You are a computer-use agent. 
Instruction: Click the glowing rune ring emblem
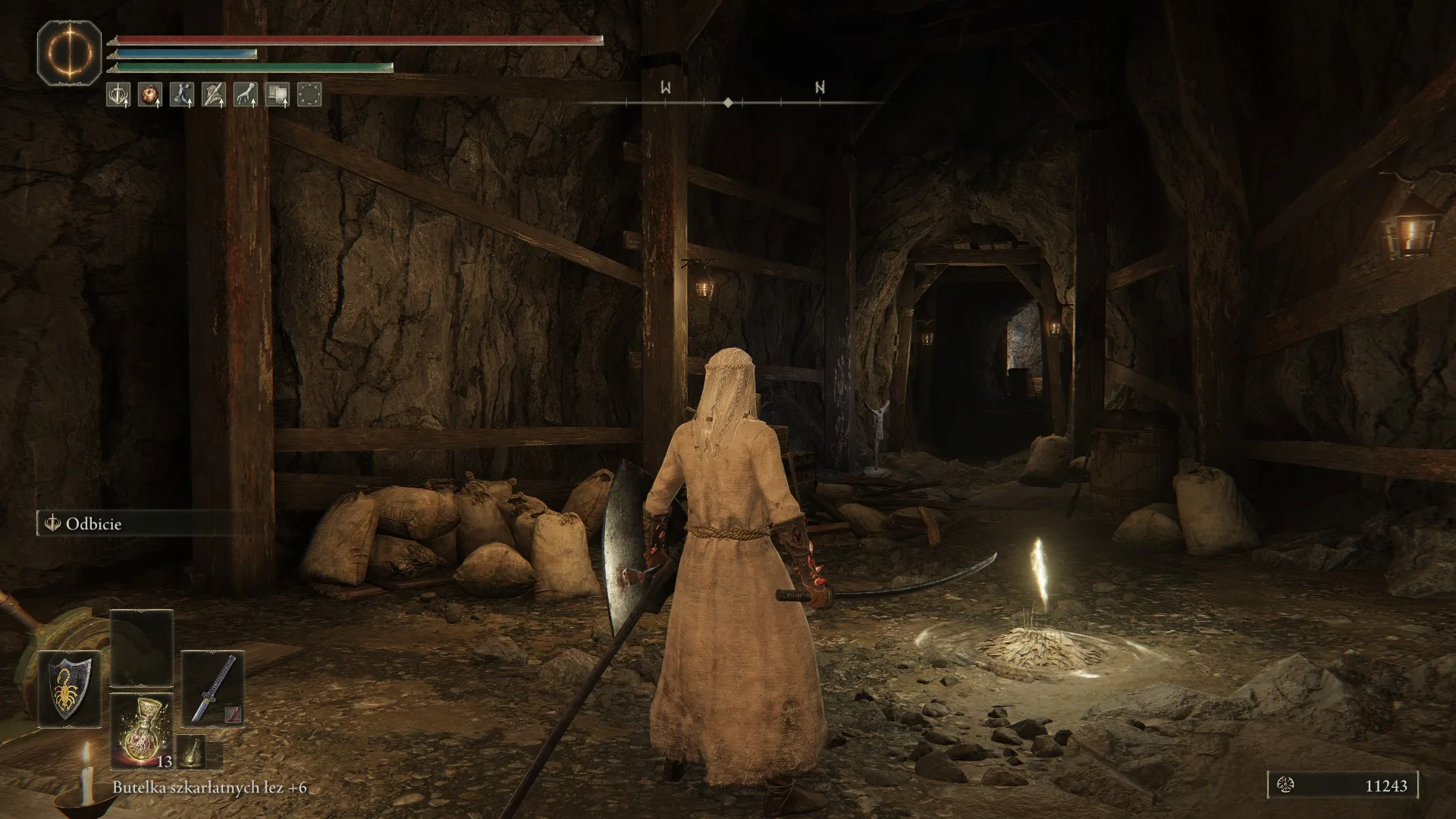[70, 54]
